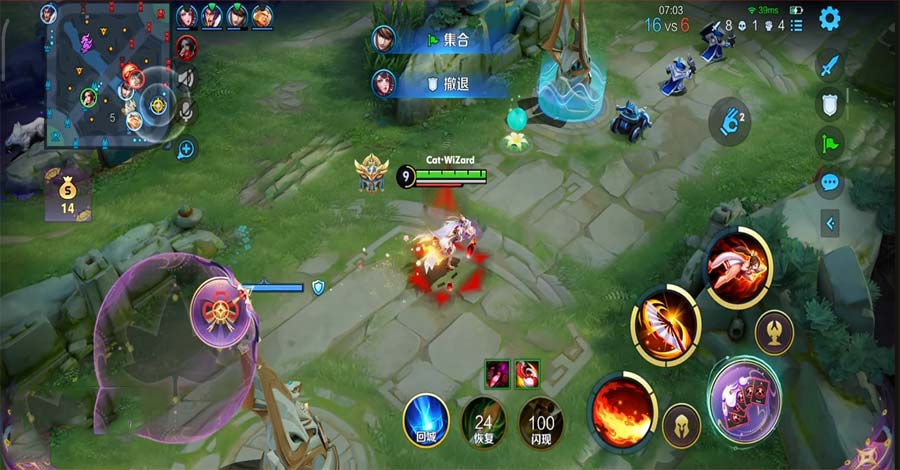Viewport: 900px width, 470px height.
Task: Tap the sword attack signal button
Action: click(829, 67)
